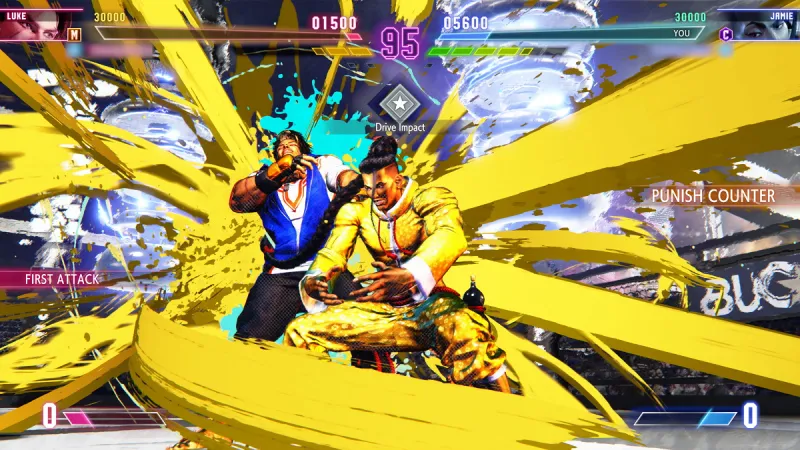The image size is (800, 450).
Task: Click the Drive Impact star icon
Action: coord(399,102)
